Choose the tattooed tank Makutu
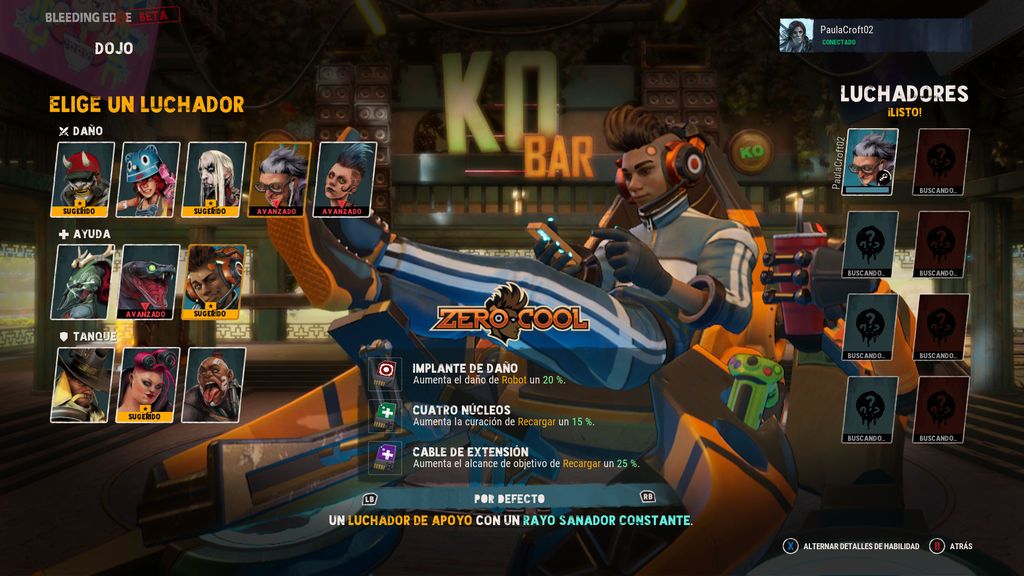 [214, 384]
